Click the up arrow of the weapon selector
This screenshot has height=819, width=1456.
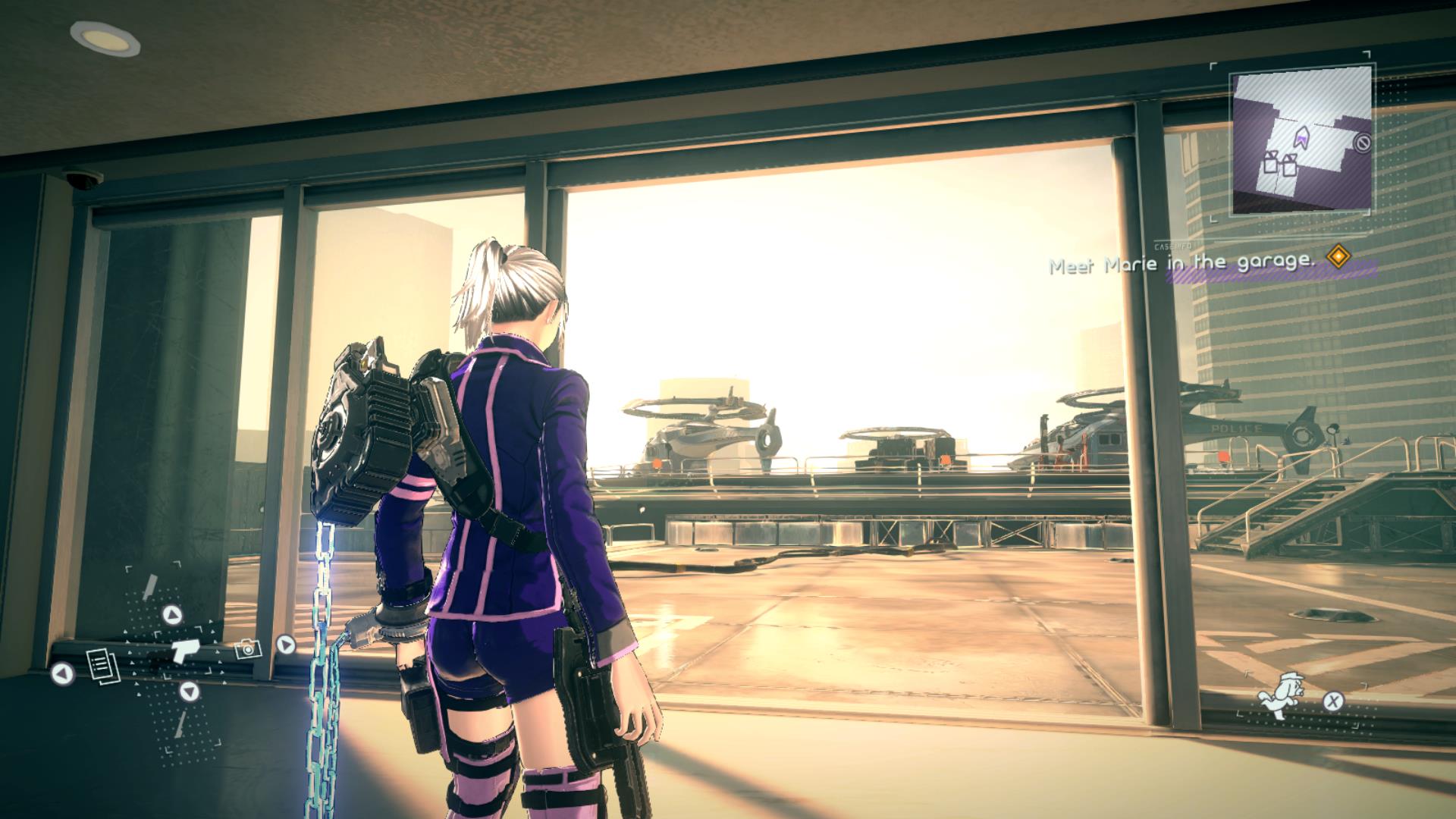172,615
